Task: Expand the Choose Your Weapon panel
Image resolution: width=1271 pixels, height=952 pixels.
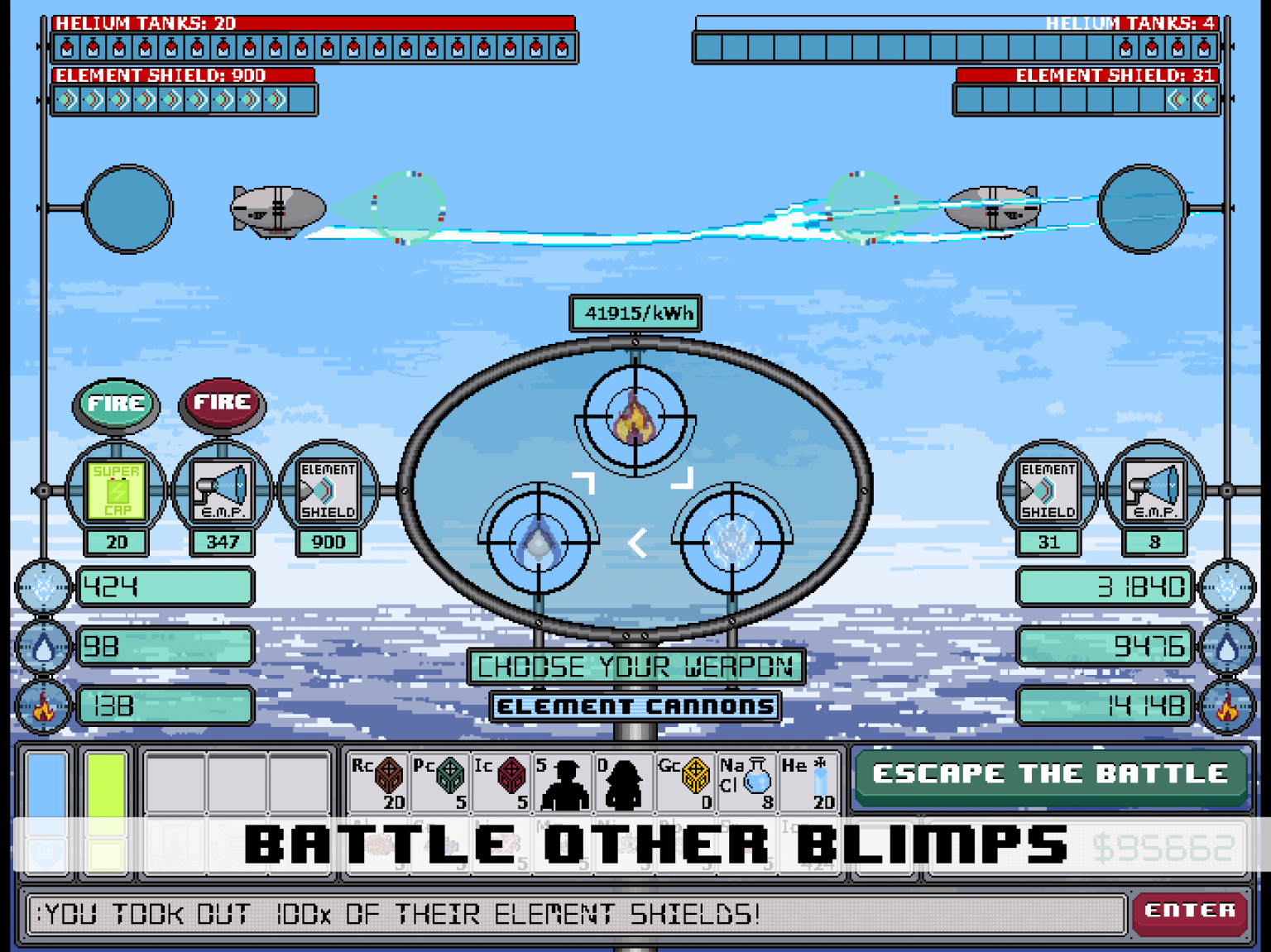Action: point(635,666)
